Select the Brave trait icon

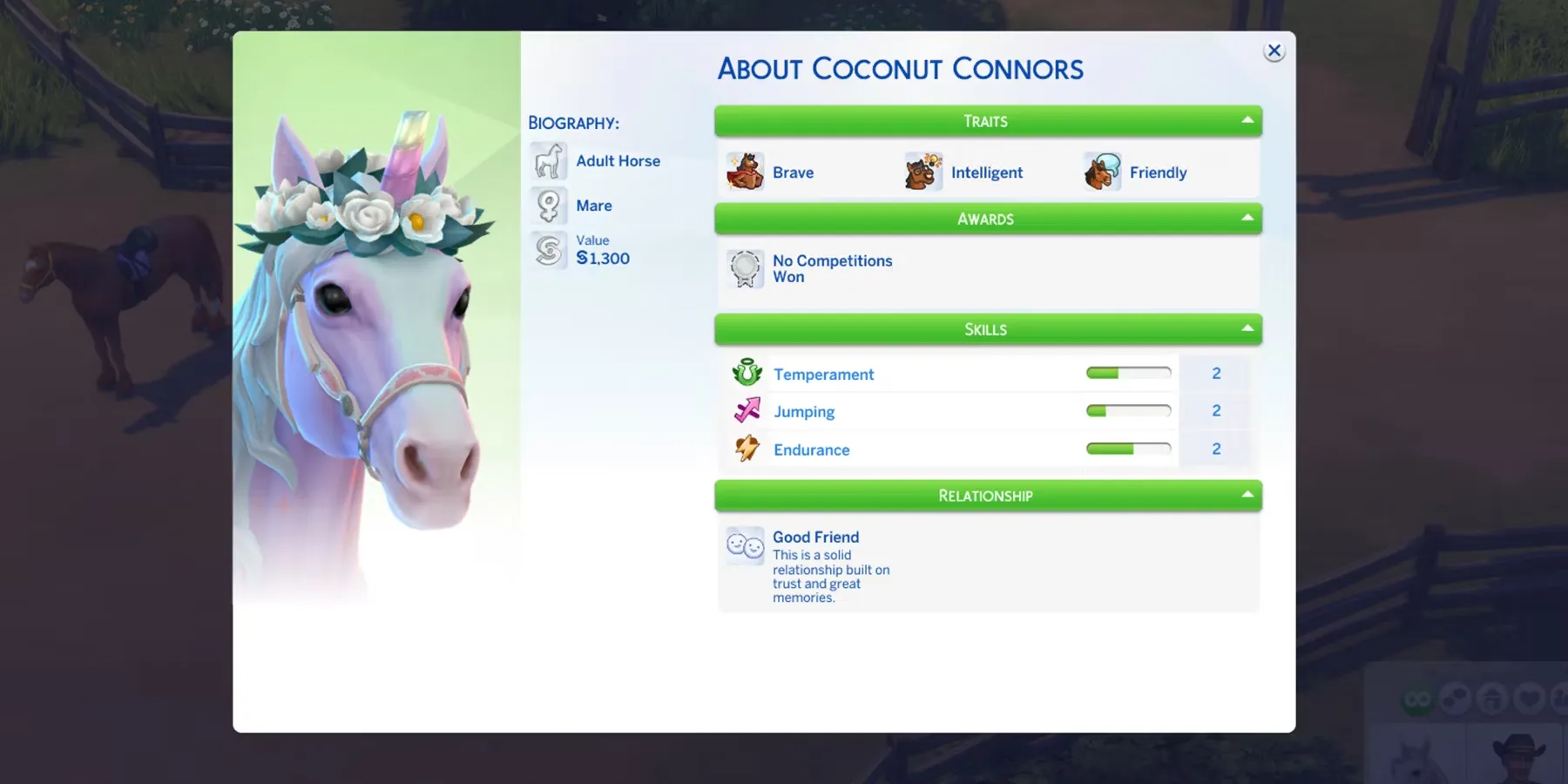[x=746, y=172]
